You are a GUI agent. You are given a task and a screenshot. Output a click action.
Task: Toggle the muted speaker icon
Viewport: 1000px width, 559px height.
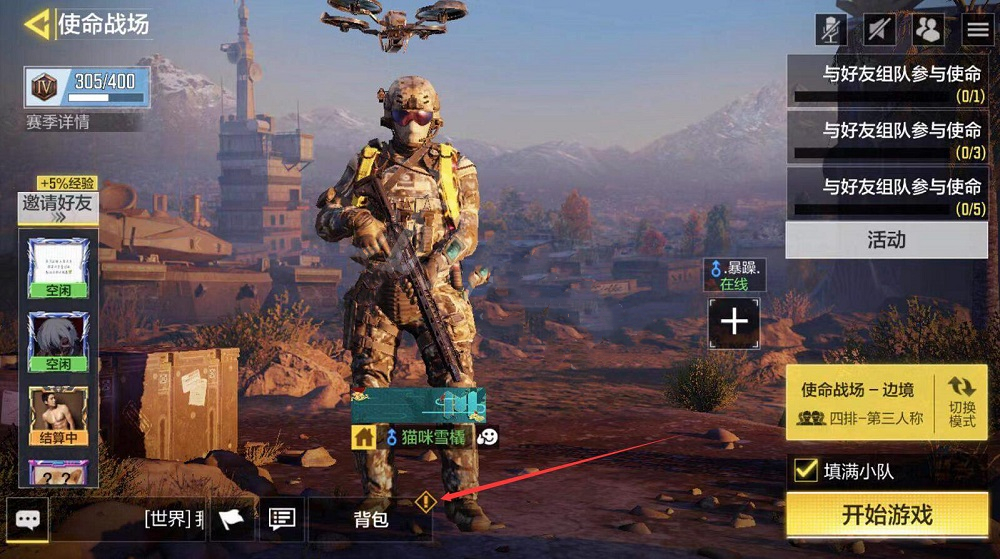880,29
